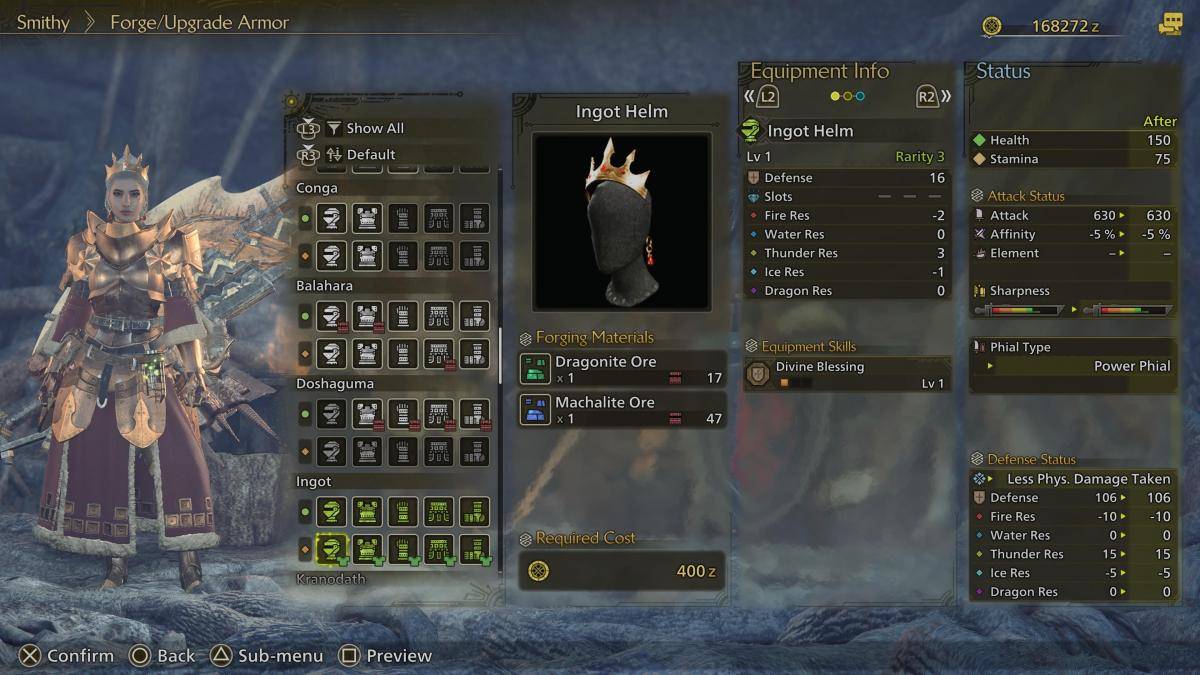Pick the Balahara greaves in the orange-diamond row
The image size is (1200, 675).
pyautogui.click(x=474, y=353)
